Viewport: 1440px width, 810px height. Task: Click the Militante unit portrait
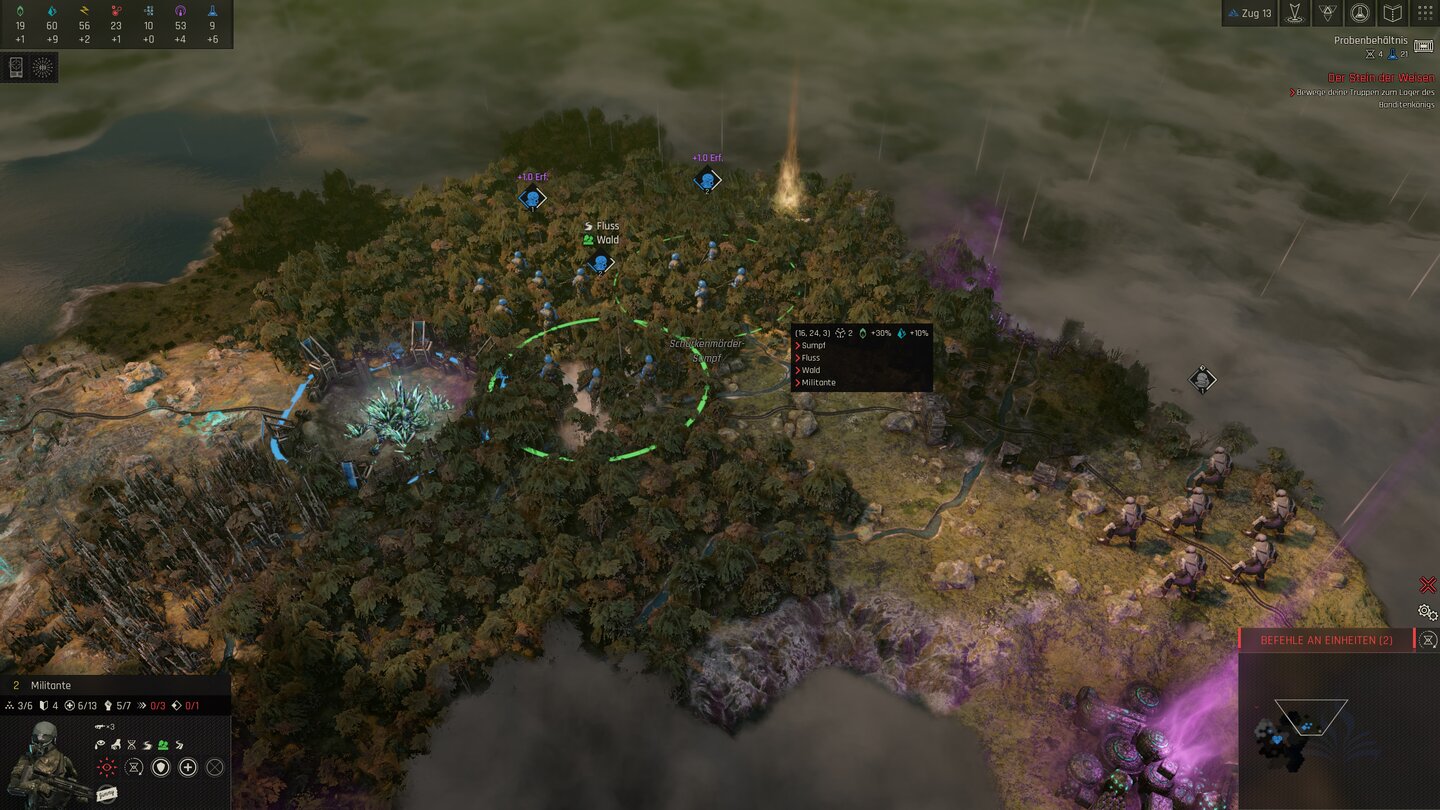pos(42,762)
